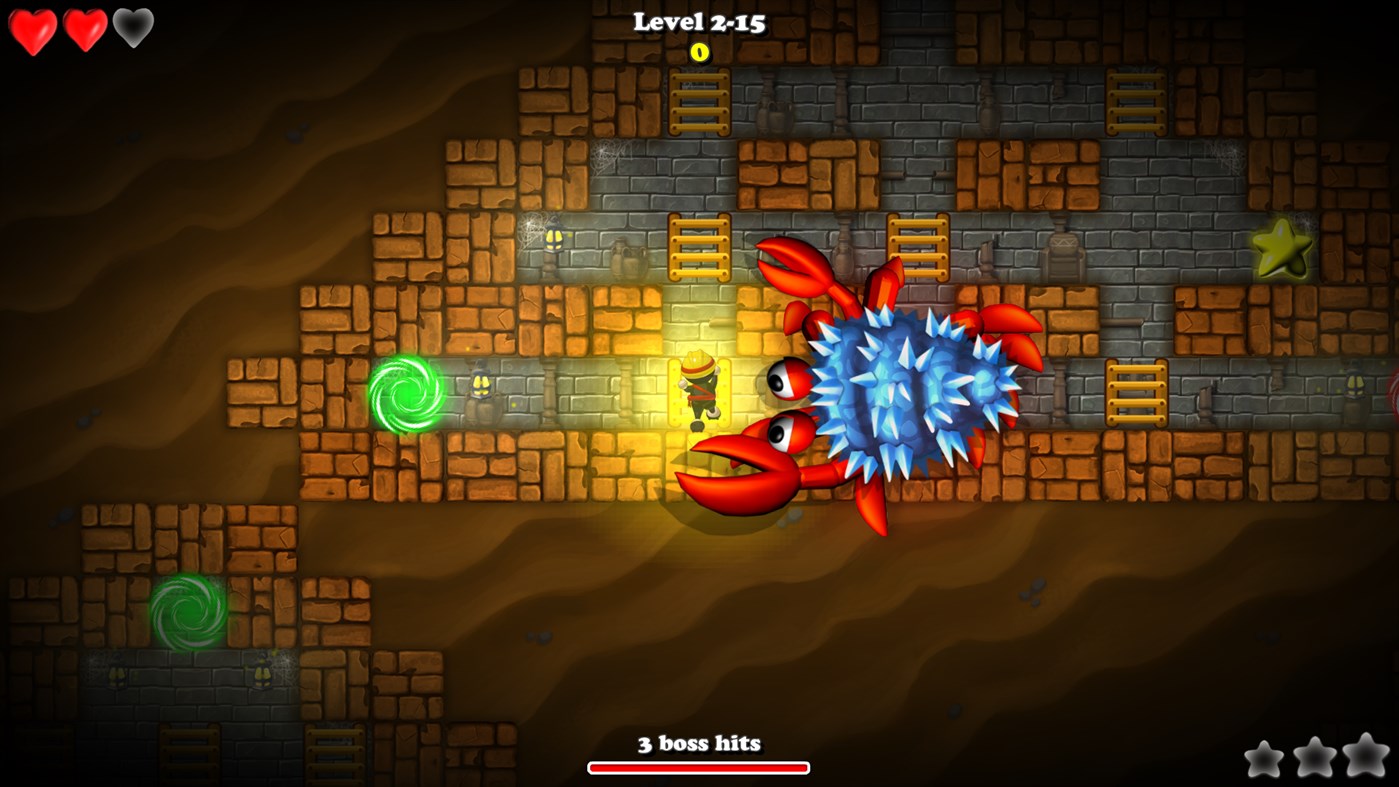
Task: Click the red boss health bar
Action: 698,768
